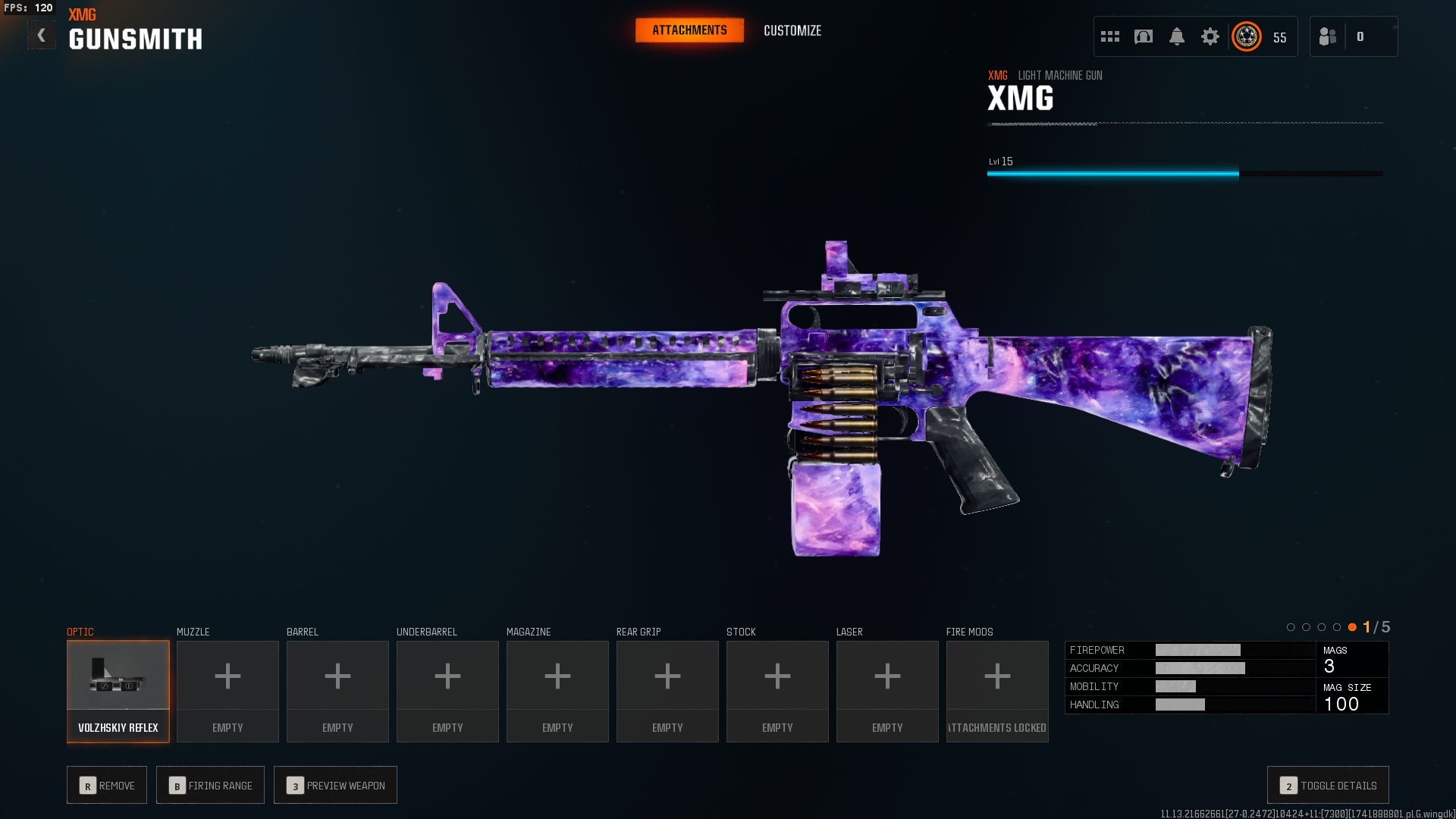
Task: Go back using the arrow button
Action: click(42, 35)
